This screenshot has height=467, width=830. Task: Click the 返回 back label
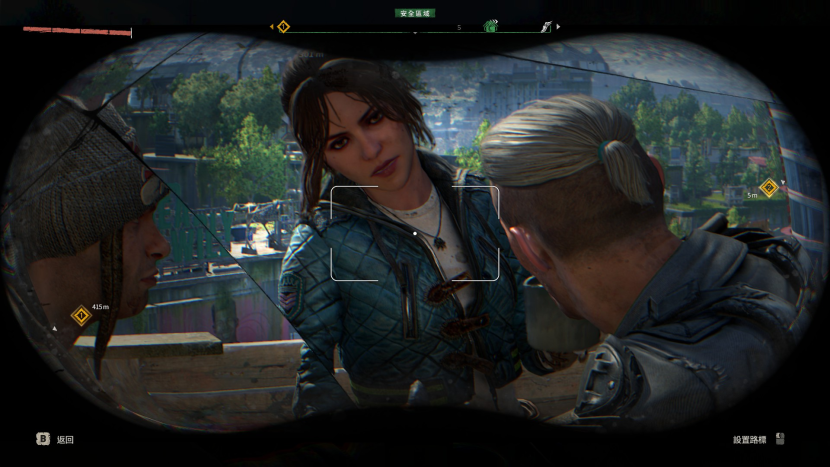(x=65, y=439)
